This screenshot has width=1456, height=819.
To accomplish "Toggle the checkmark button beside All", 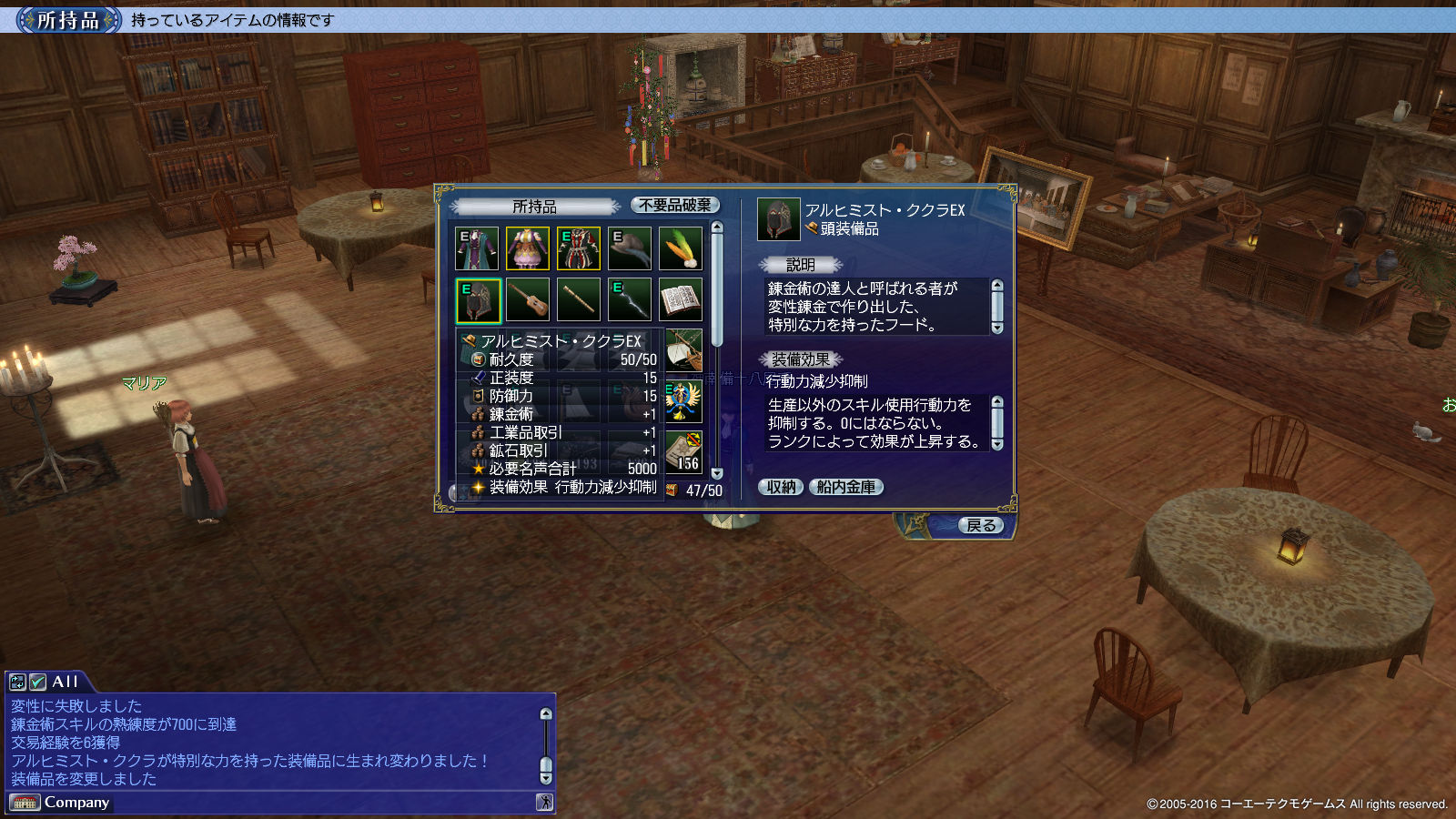I will click(37, 682).
